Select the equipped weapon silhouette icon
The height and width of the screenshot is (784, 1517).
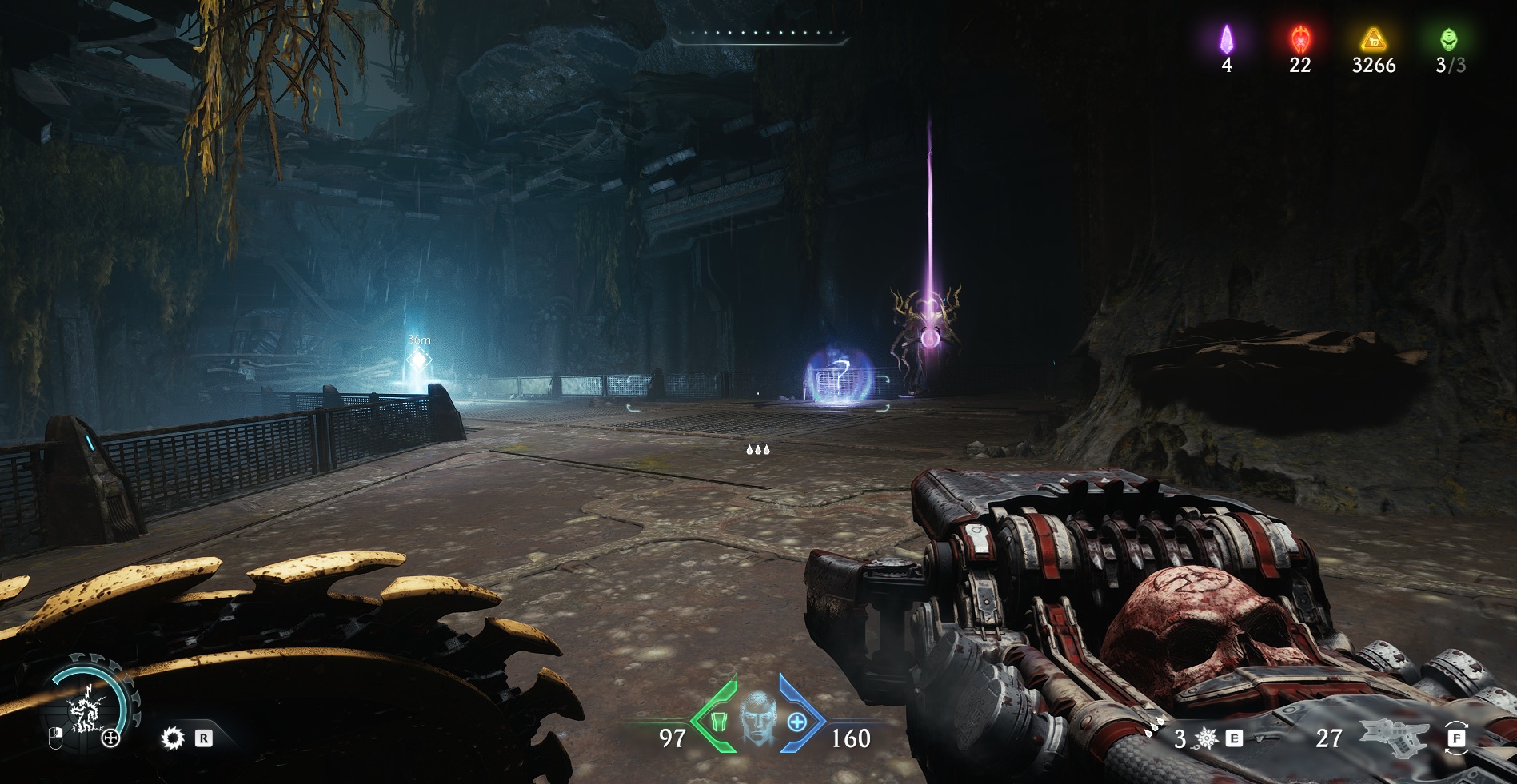tap(1395, 737)
